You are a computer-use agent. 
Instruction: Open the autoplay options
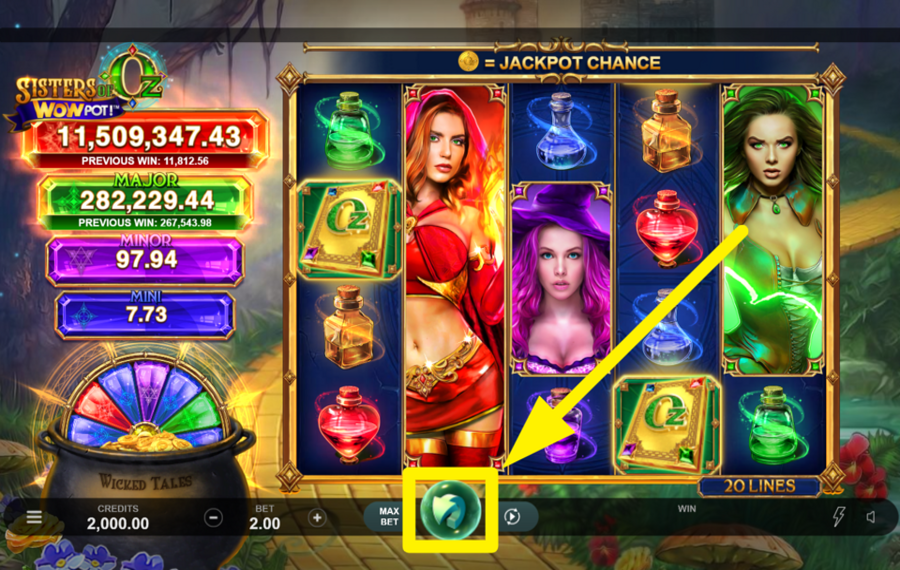tap(512, 517)
